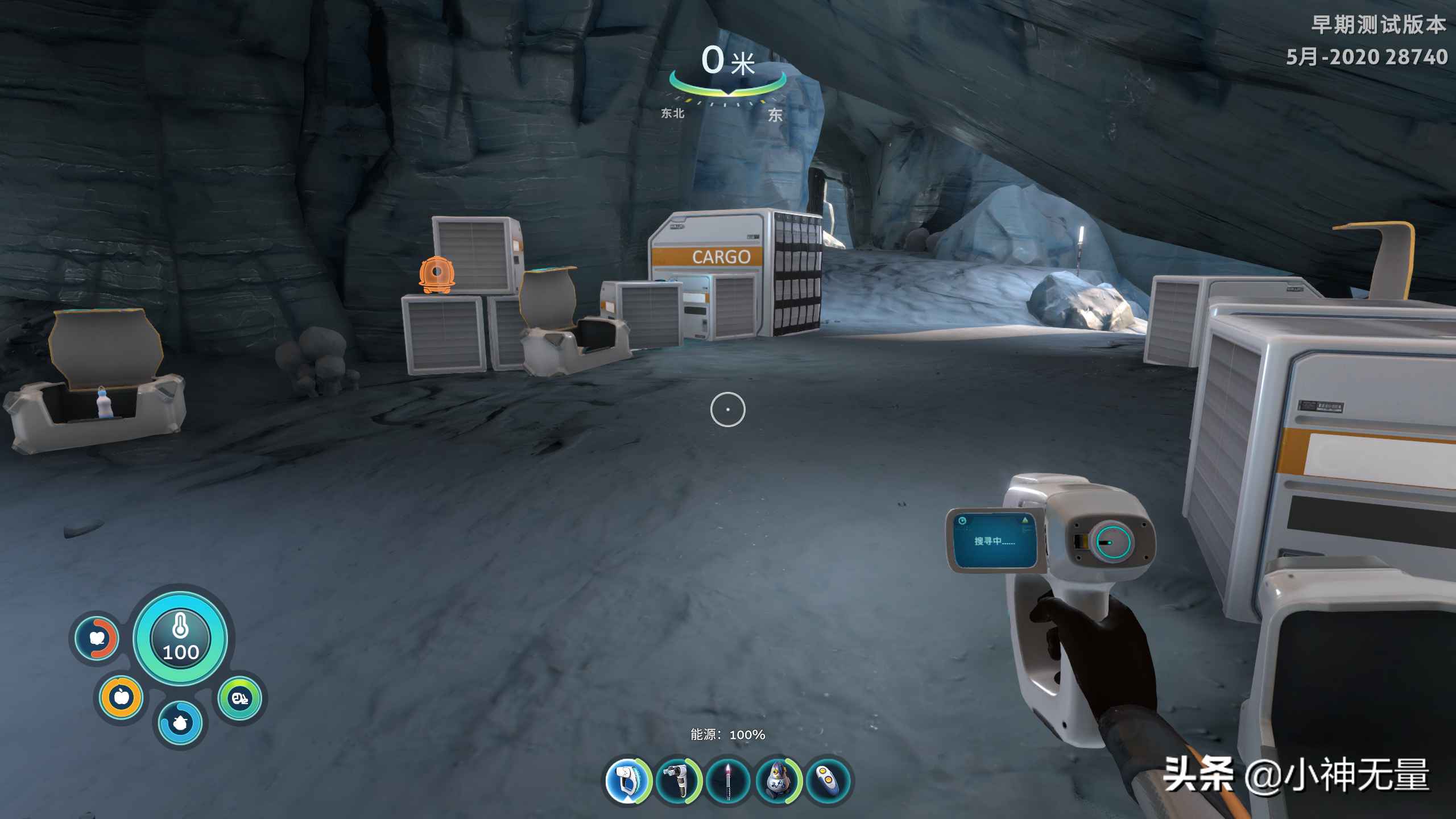Equip the twin-lens handheld tool slot
Viewport: 1456px width, 819px height.
[678, 780]
